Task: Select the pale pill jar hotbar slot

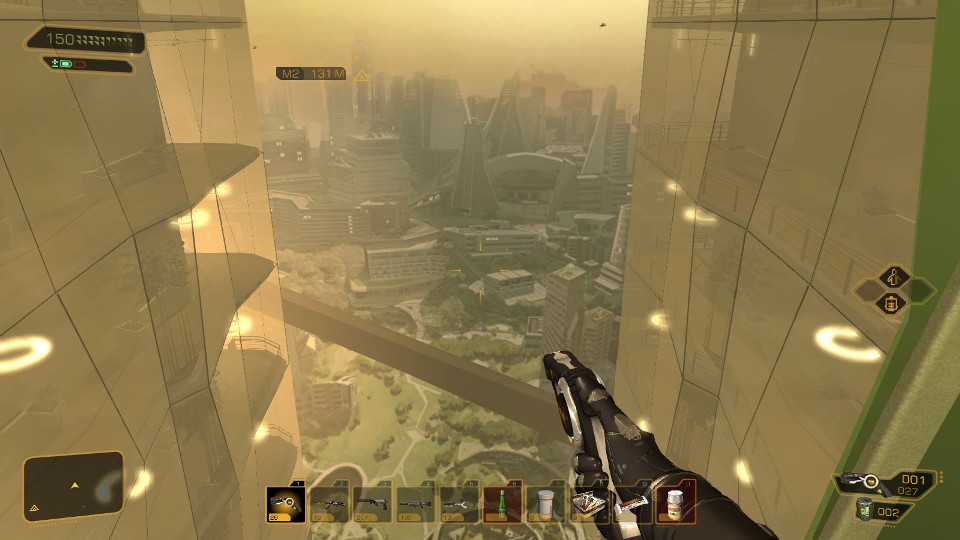Action: point(544,504)
